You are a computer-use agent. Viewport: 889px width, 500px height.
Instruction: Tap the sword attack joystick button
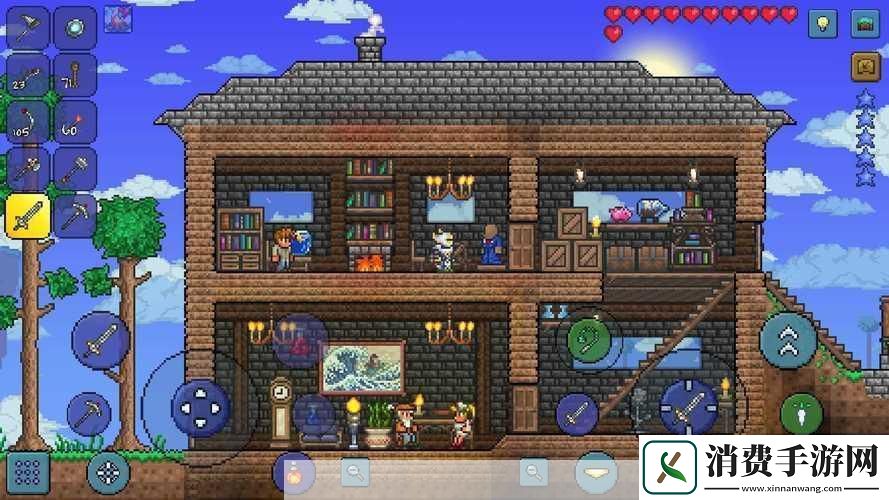[688, 406]
